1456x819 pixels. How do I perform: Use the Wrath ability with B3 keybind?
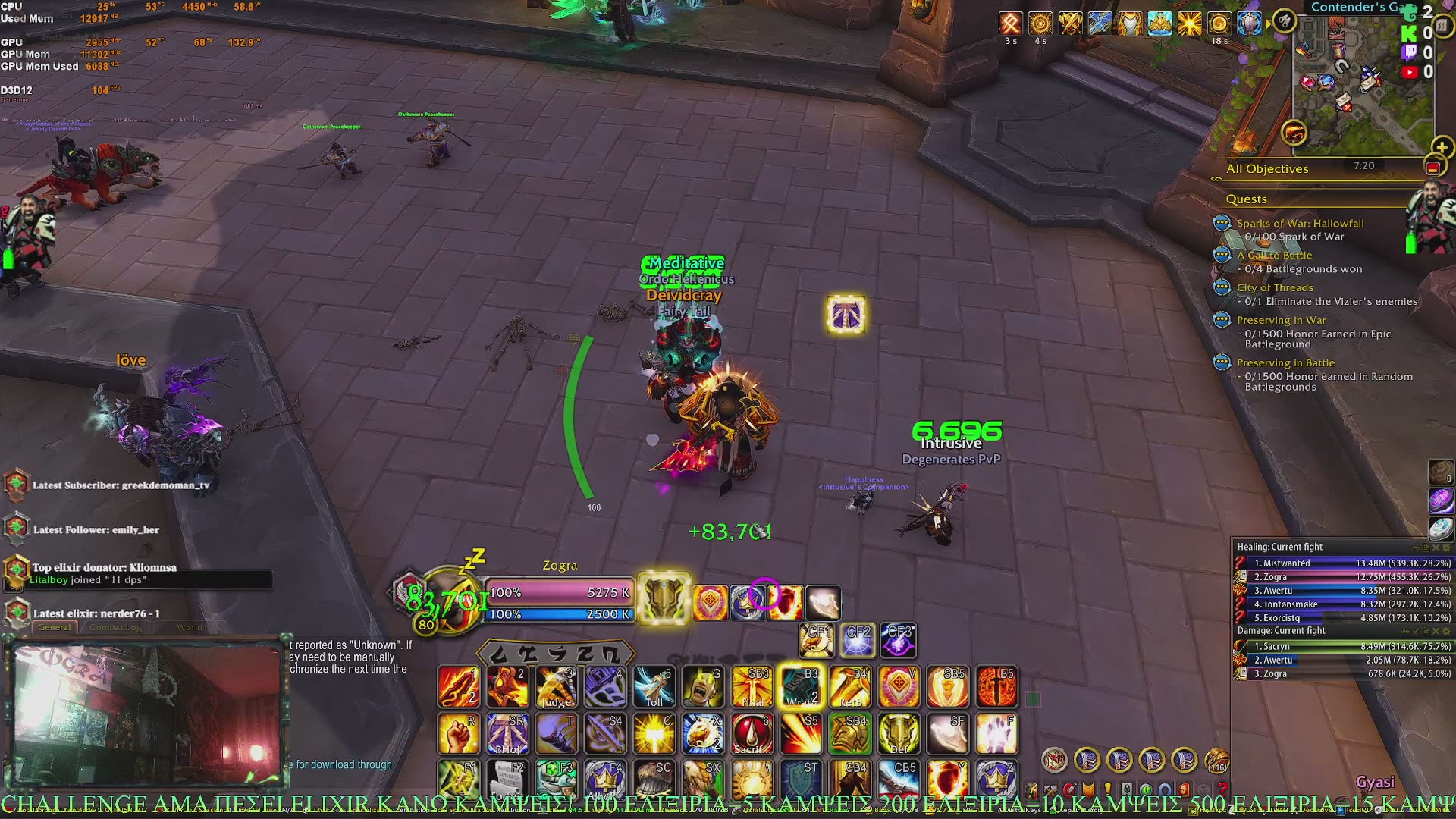click(x=801, y=687)
